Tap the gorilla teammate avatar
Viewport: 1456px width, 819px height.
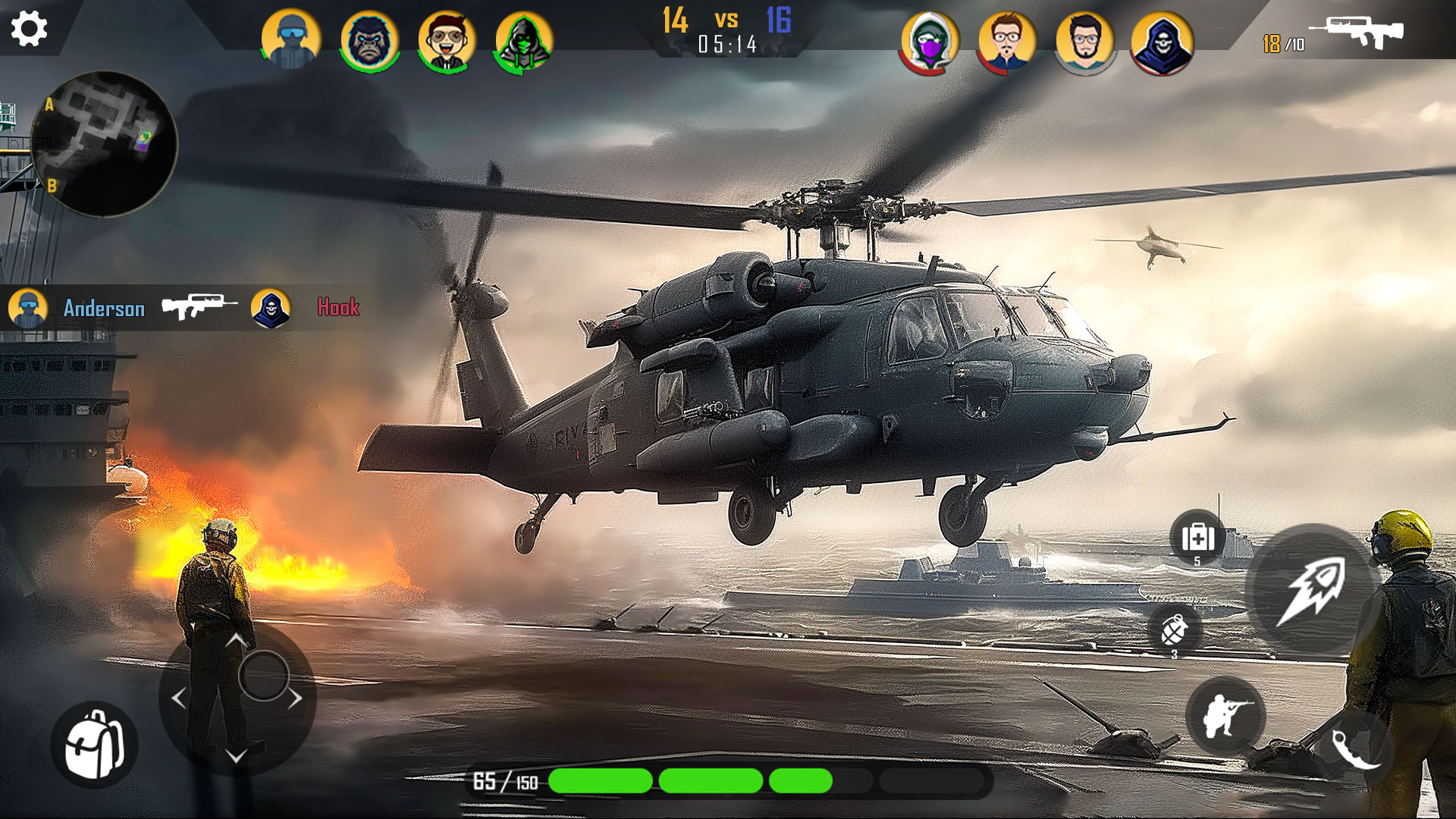click(369, 41)
